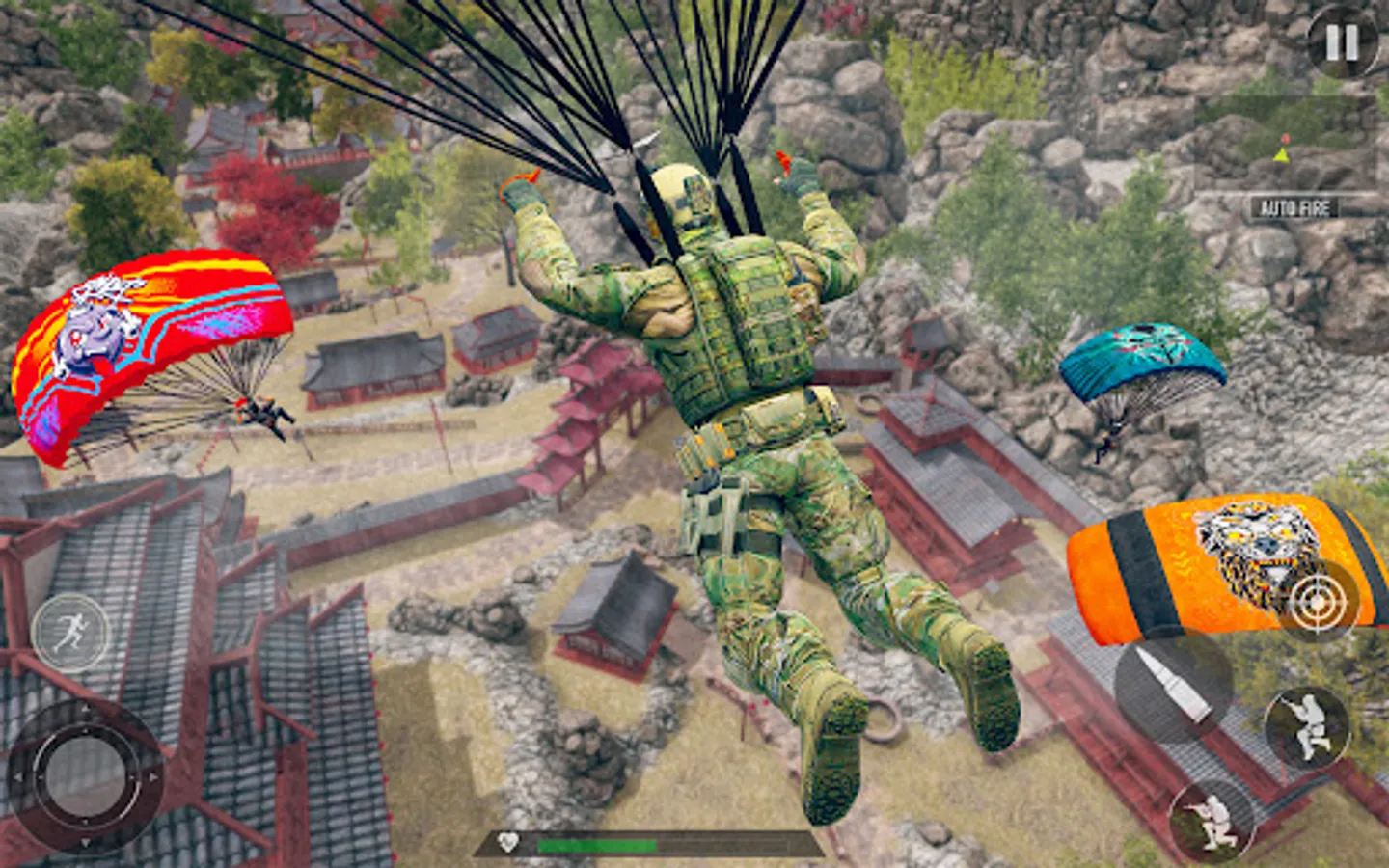Tap the bullet ammo icon

(x=1175, y=687)
